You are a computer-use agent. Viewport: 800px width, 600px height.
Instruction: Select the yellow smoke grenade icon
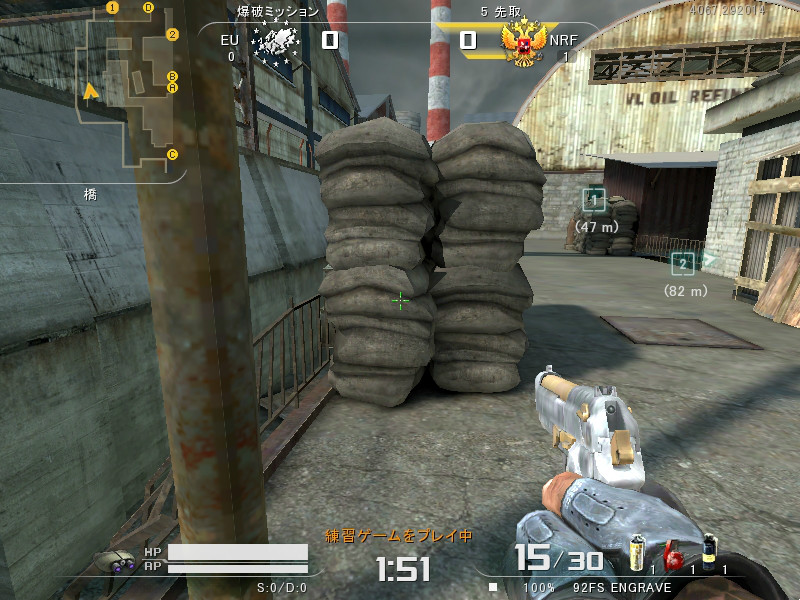(635, 553)
